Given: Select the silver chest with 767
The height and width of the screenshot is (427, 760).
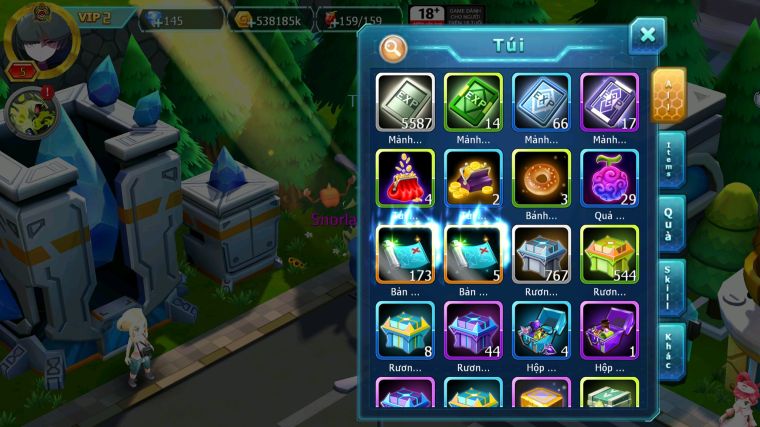Looking at the screenshot, I should (541, 253).
